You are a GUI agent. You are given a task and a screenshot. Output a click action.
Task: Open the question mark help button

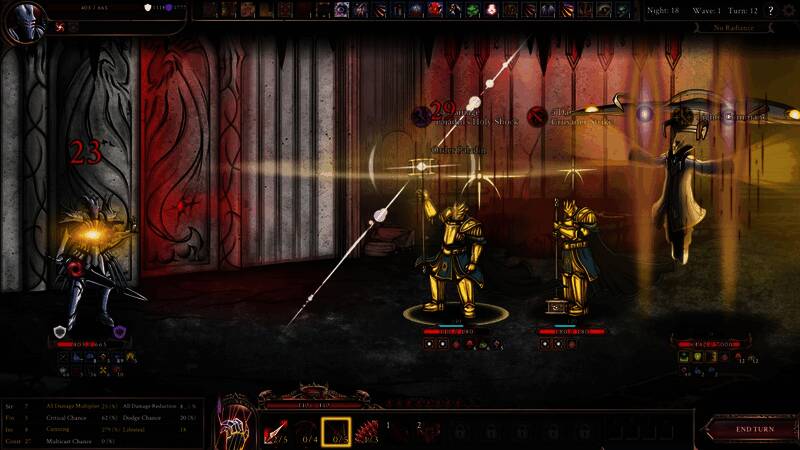(770, 10)
